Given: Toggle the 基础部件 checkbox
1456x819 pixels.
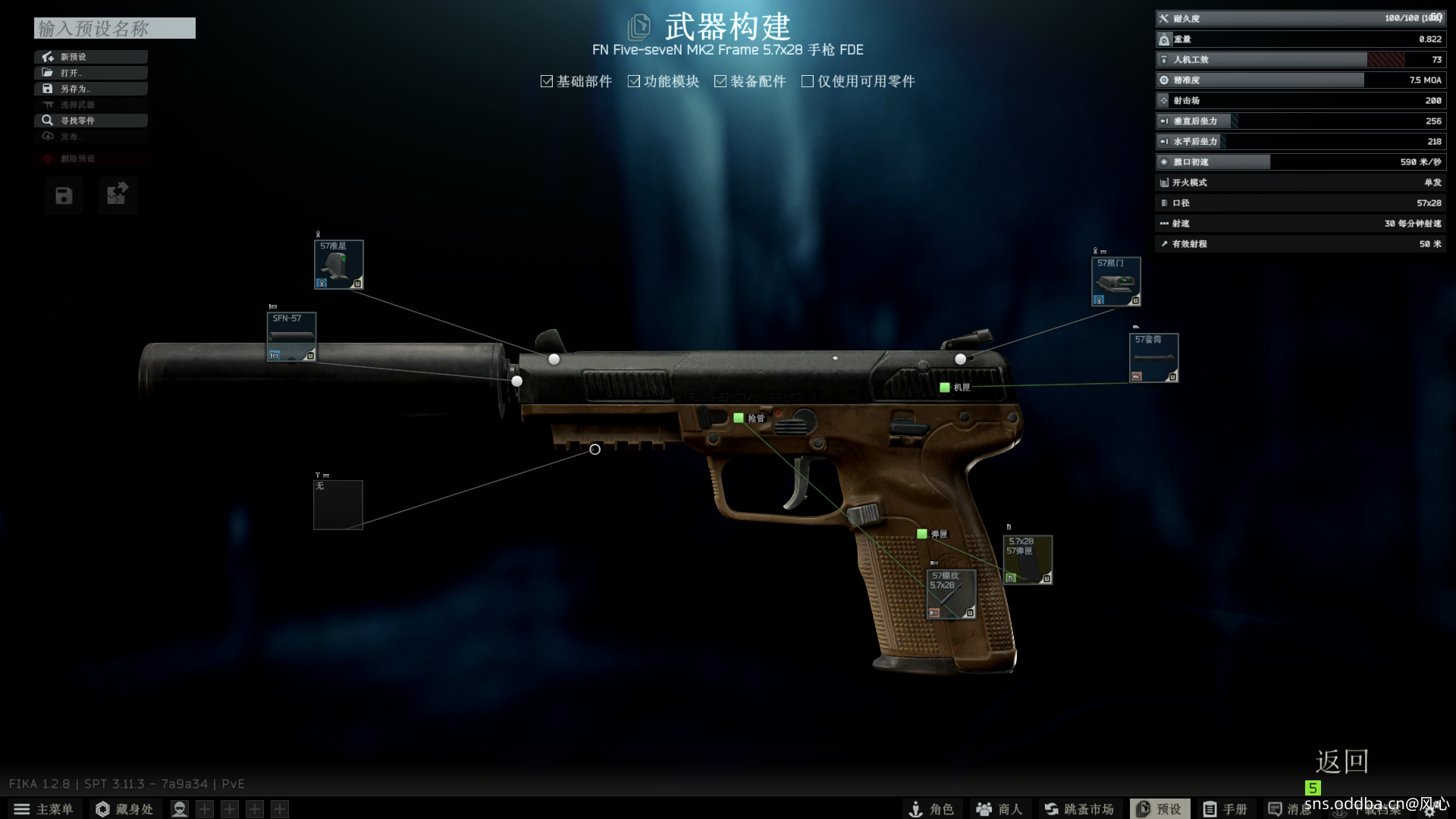Looking at the screenshot, I should coord(547,81).
